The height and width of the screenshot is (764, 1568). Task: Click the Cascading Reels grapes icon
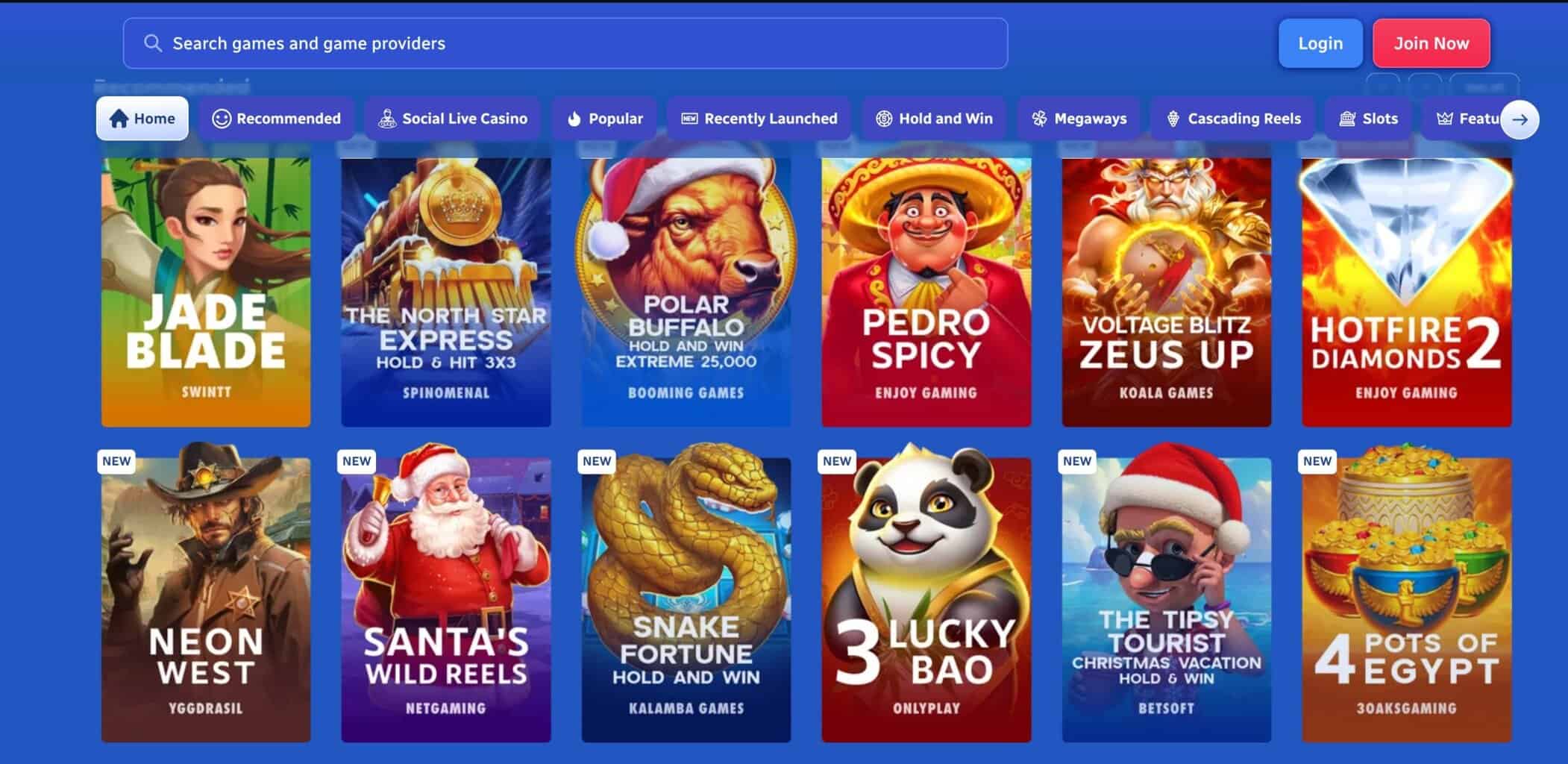(1174, 118)
